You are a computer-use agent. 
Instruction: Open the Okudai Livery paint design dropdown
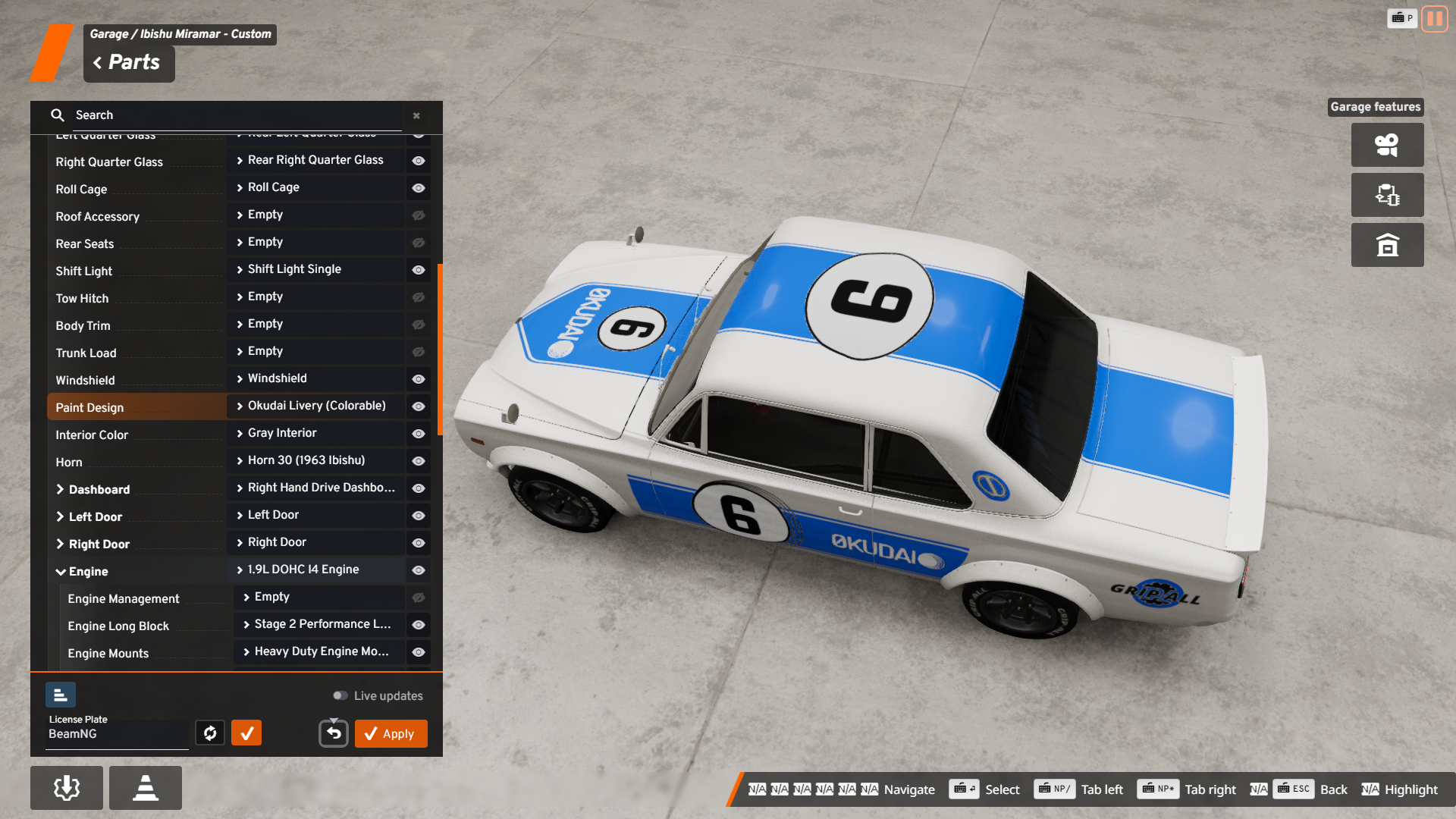[x=315, y=406]
